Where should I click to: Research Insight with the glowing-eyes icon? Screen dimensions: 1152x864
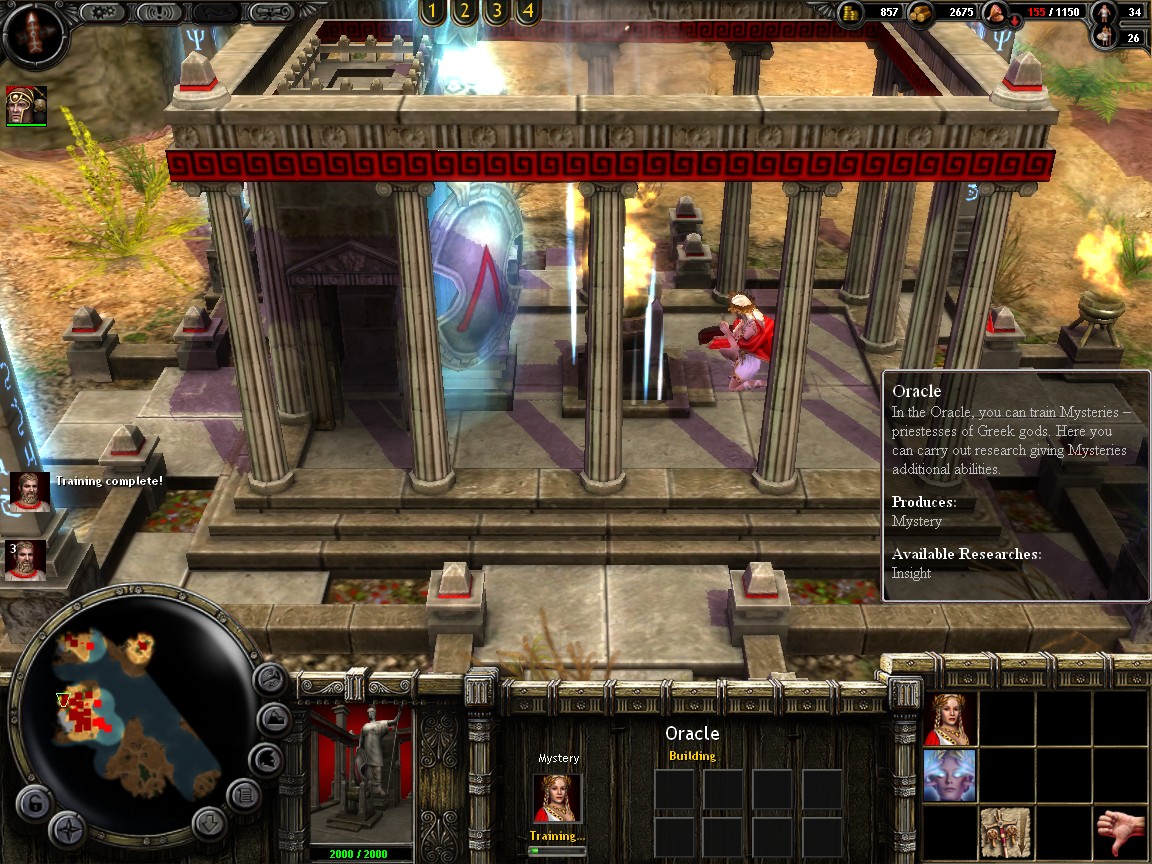(949, 776)
